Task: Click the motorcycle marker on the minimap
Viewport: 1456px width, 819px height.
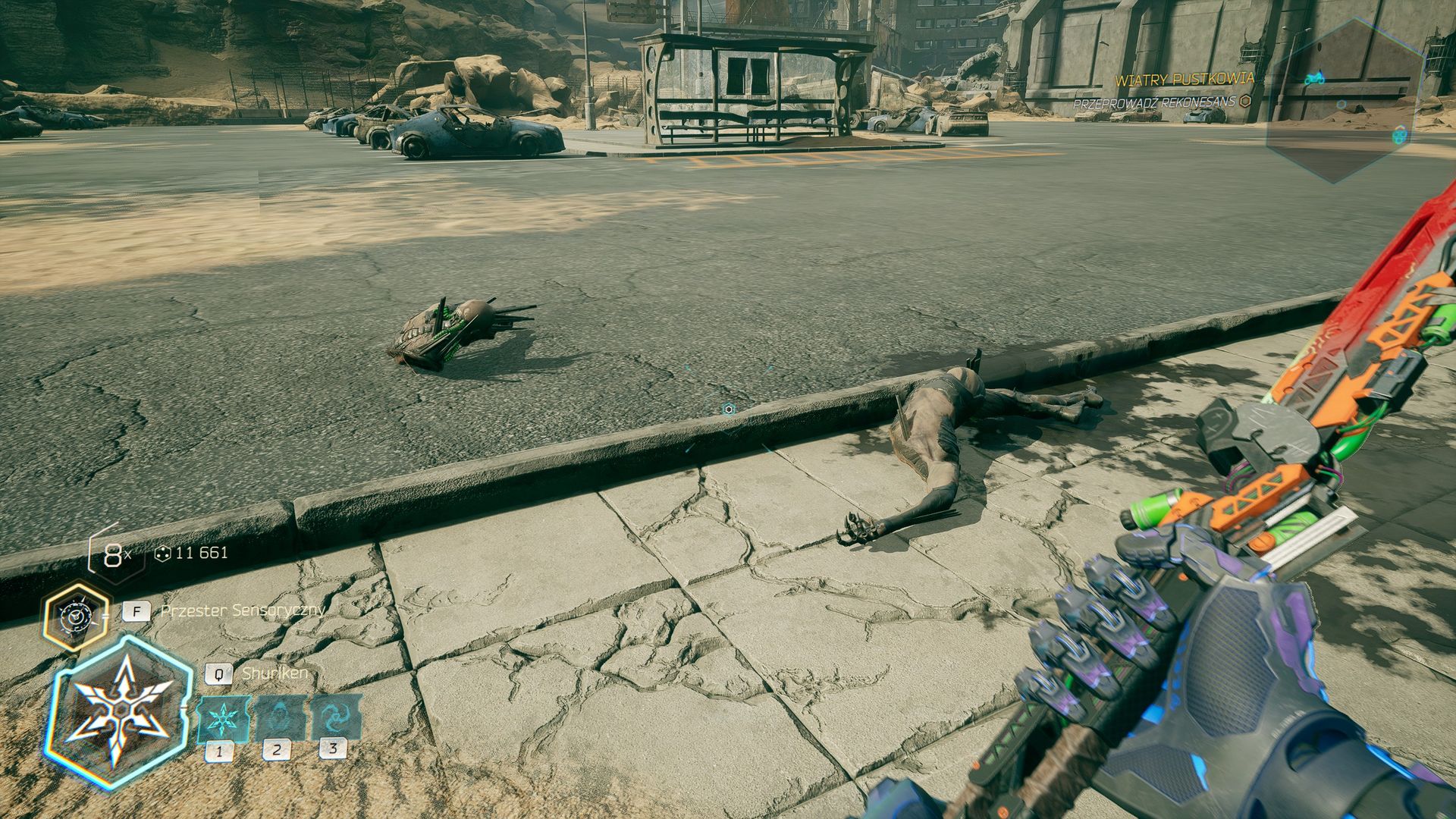Action: pyautogui.click(x=1314, y=79)
